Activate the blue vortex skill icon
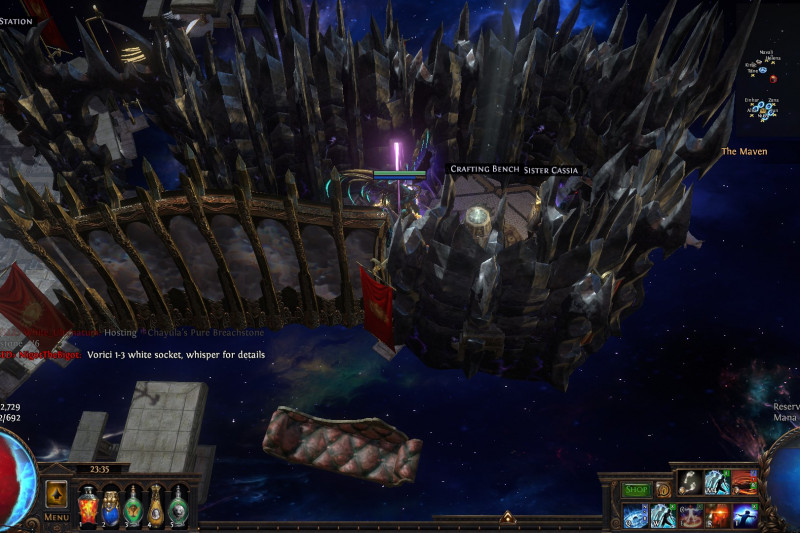800x533 pixels. coord(636,516)
